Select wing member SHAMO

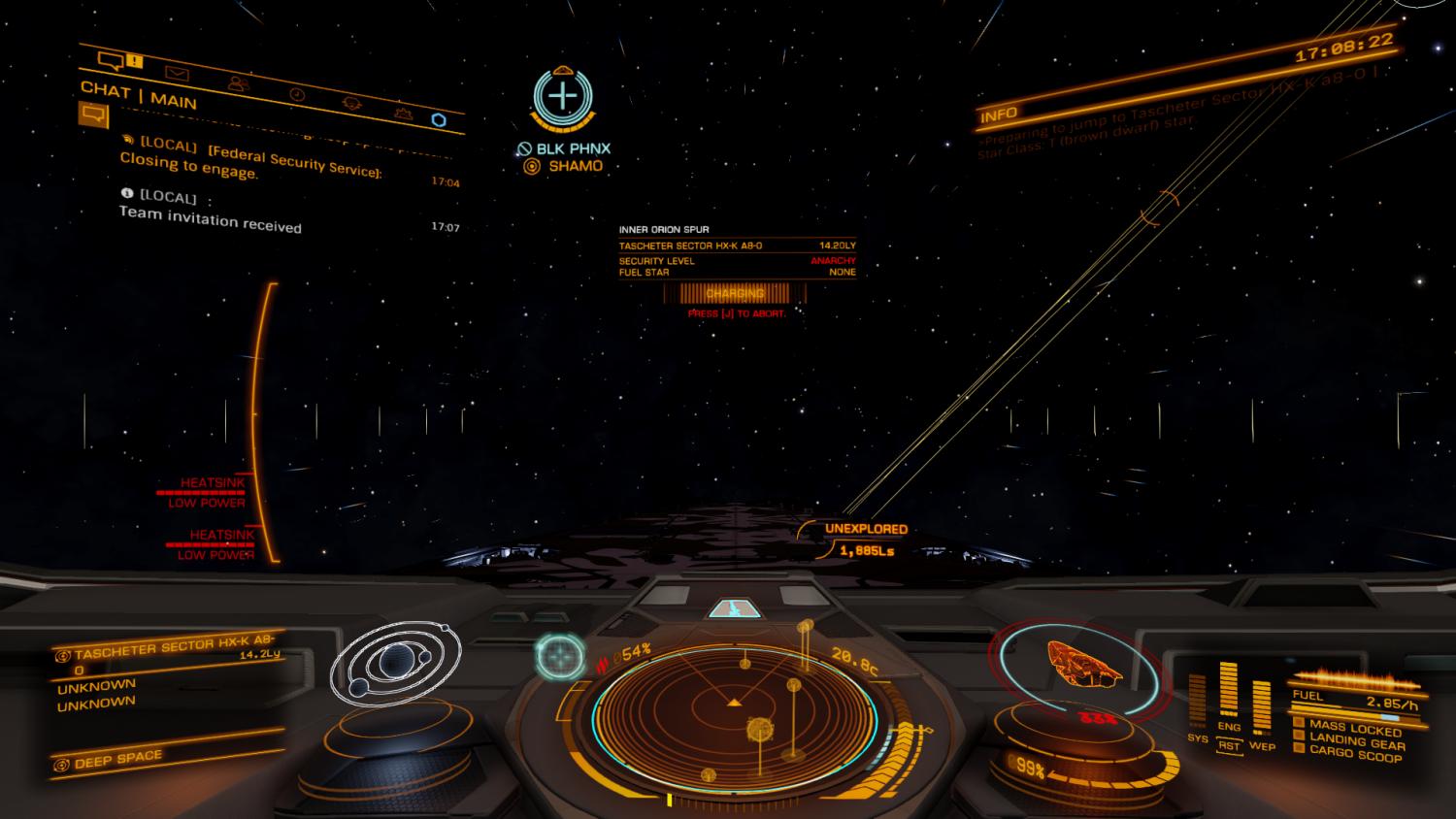(575, 166)
